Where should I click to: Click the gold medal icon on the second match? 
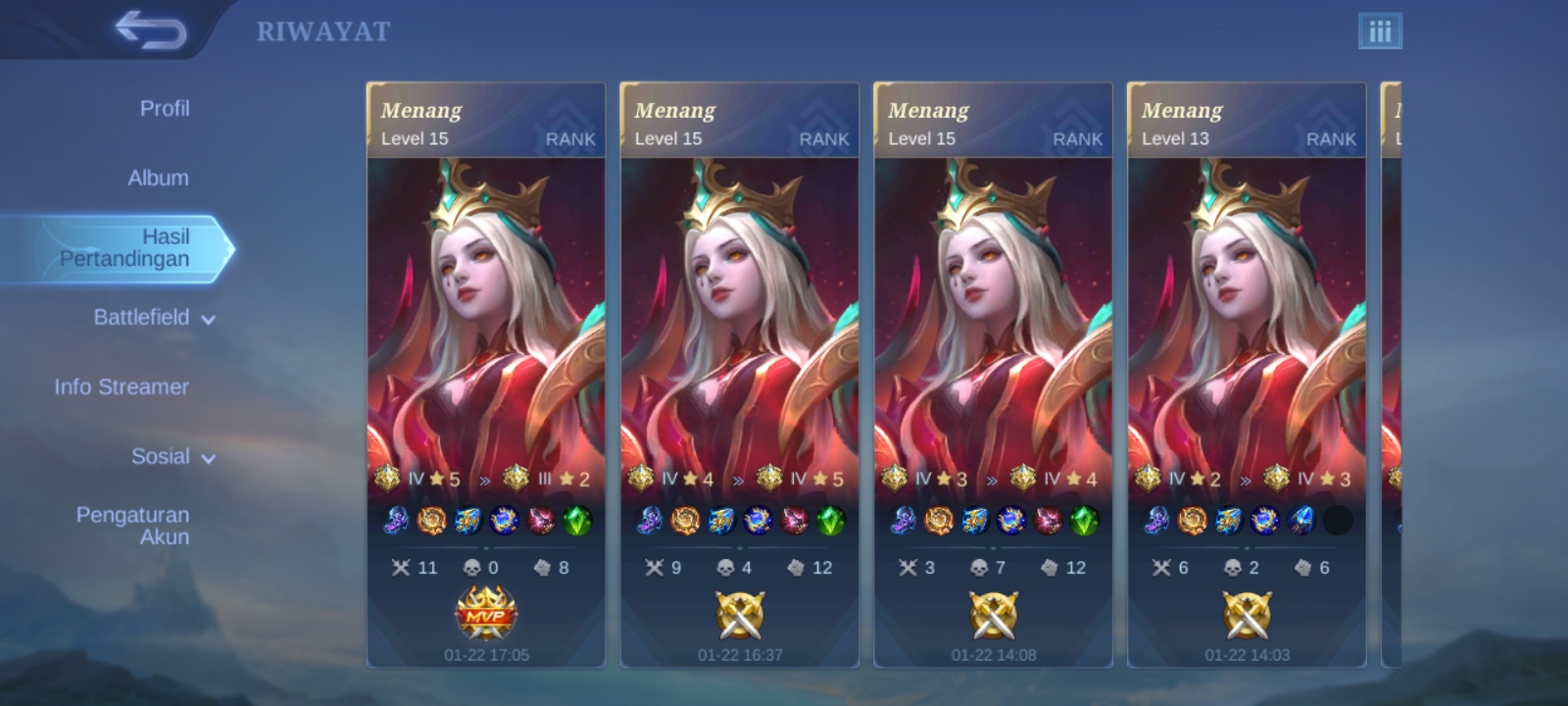click(742, 613)
